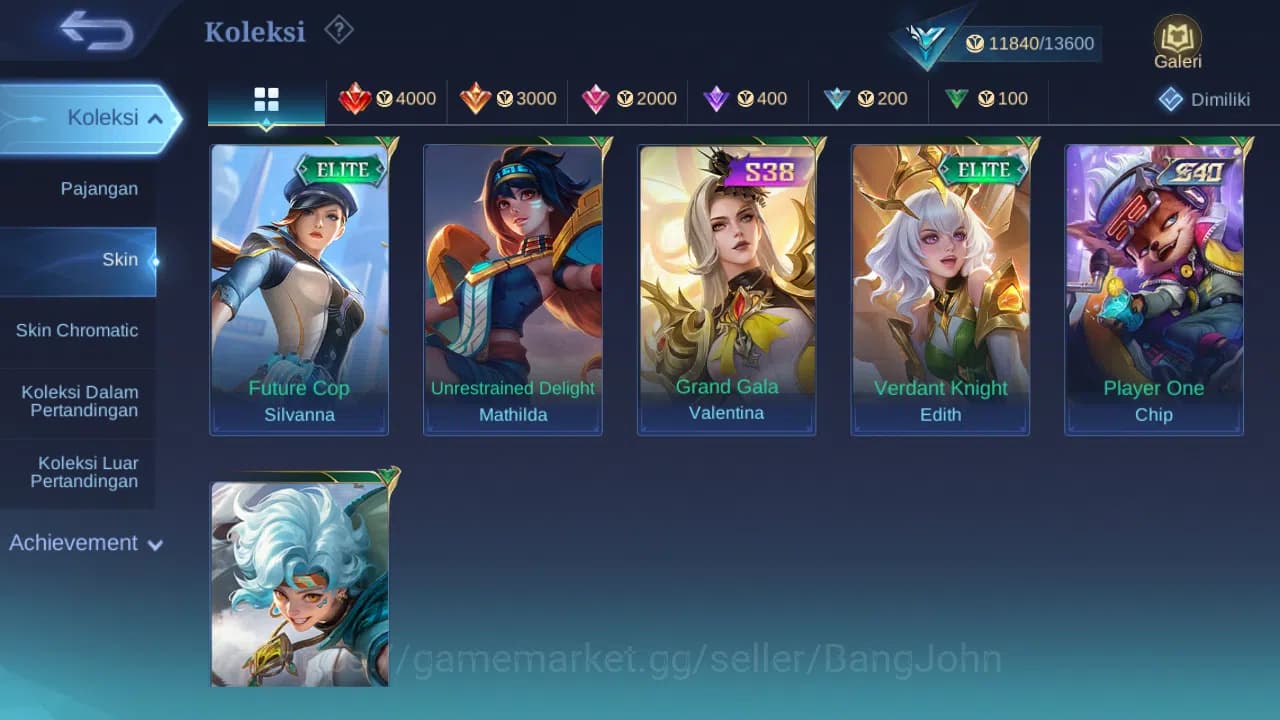Select the grid view all-skins icon
Image resolution: width=1280 pixels, height=720 pixels.
pyautogui.click(x=265, y=98)
